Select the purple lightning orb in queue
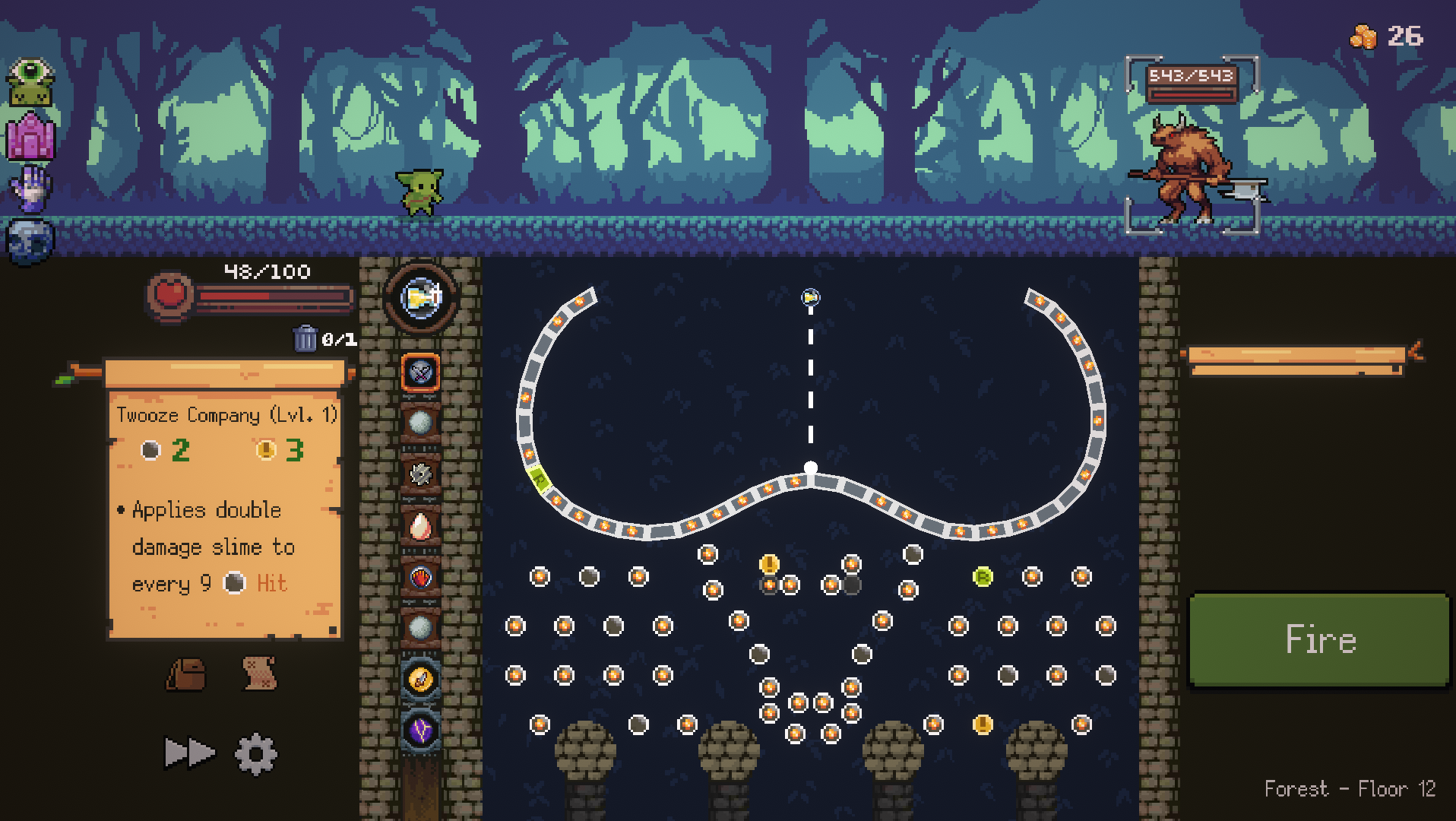 click(420, 731)
